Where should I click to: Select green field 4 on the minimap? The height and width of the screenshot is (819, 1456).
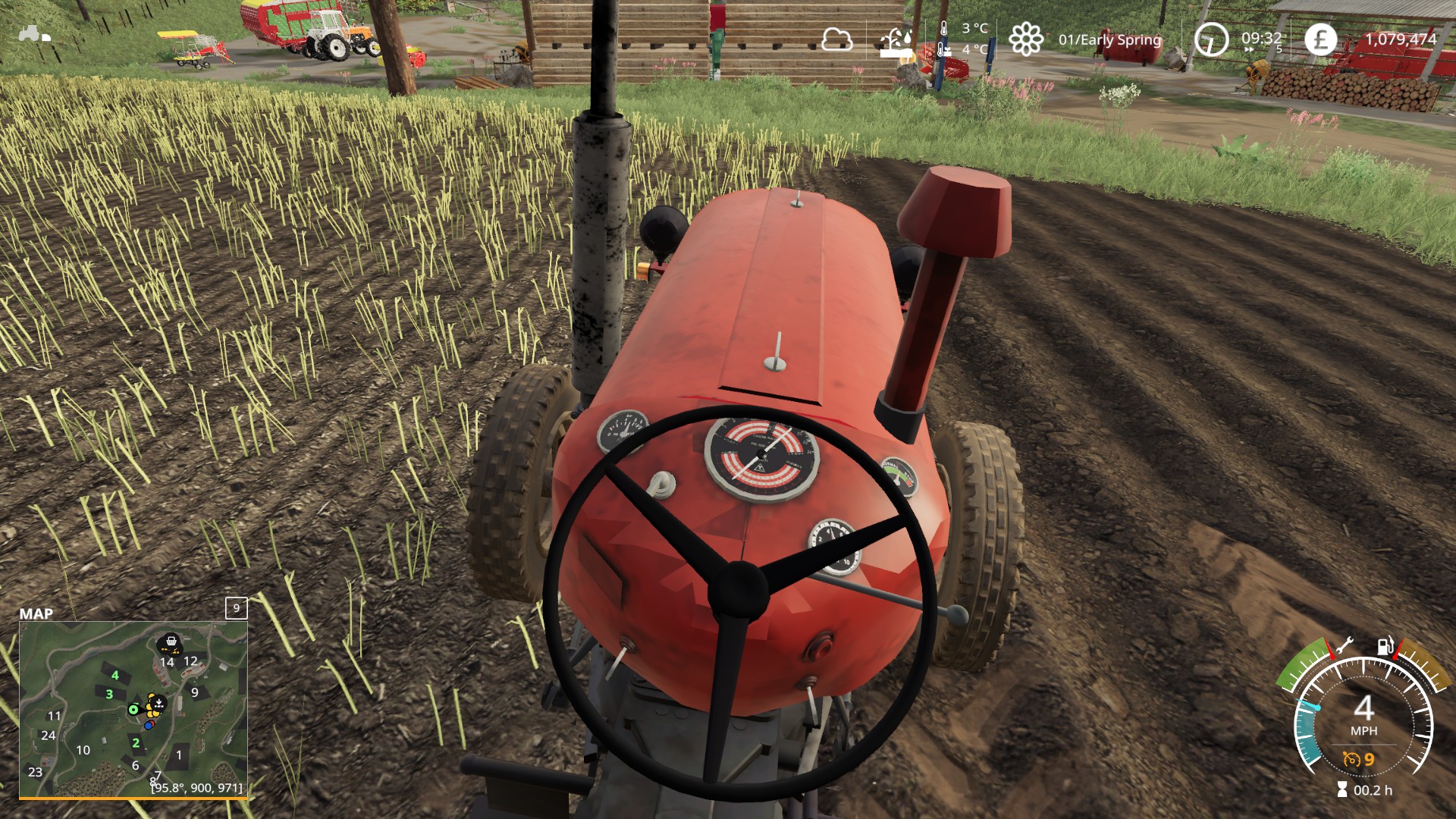click(115, 675)
